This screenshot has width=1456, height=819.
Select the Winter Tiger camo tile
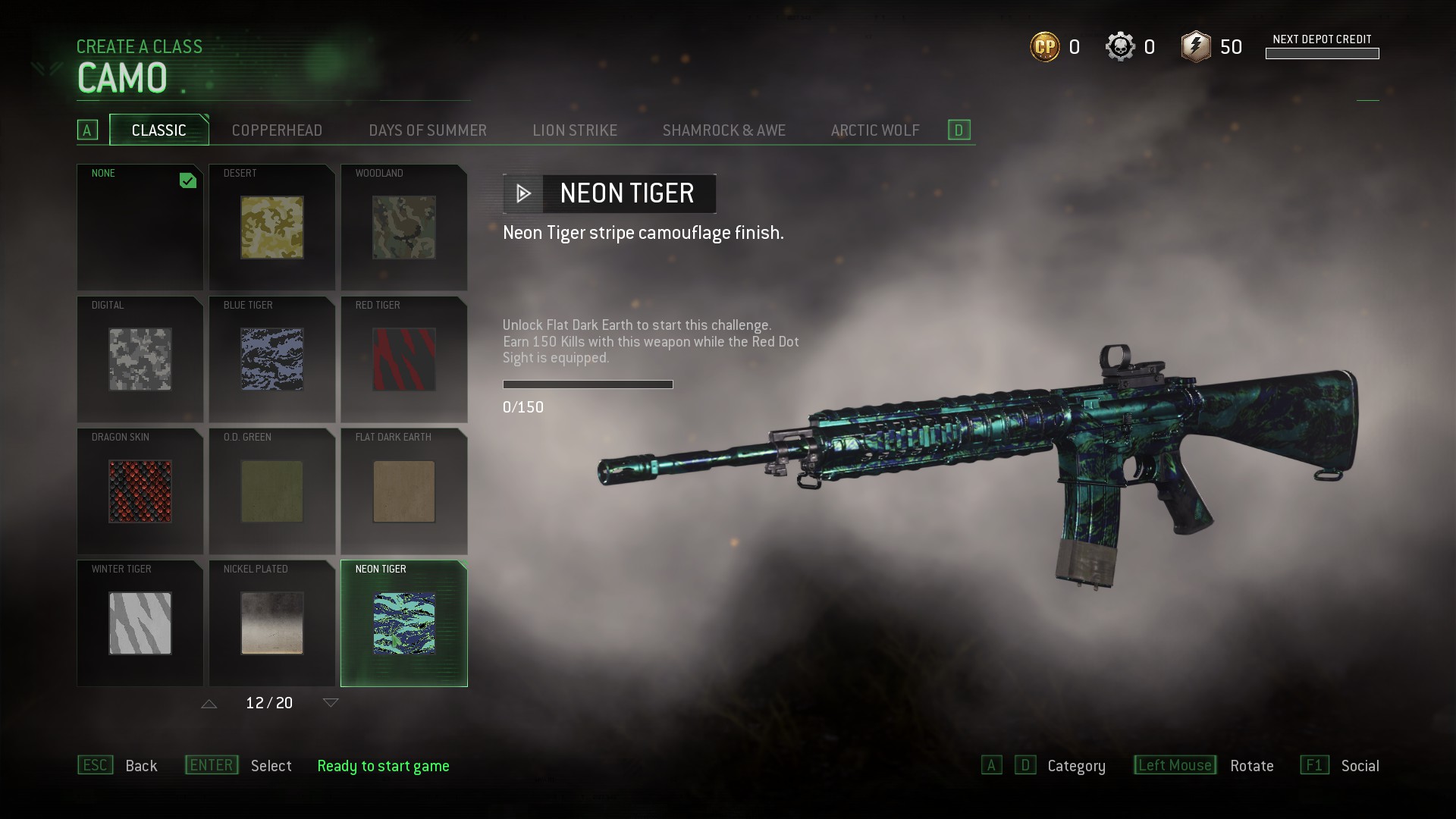[140, 623]
